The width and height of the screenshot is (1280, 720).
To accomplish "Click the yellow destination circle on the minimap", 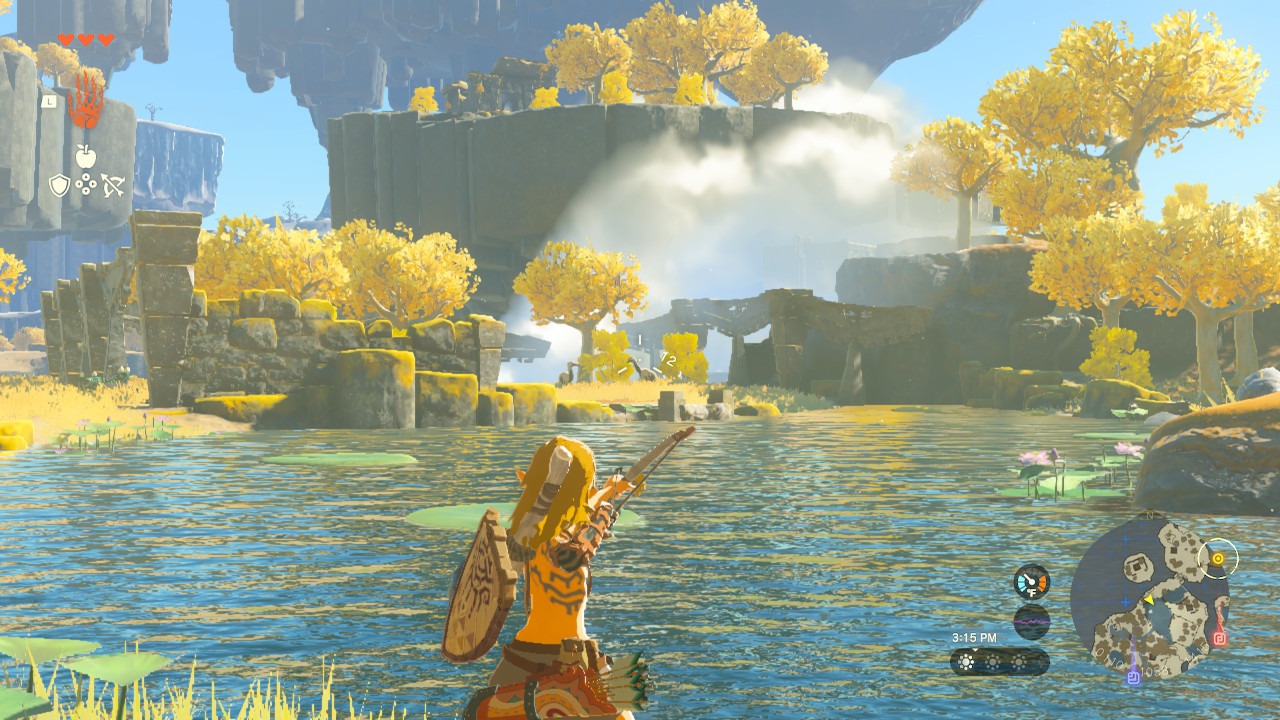I will (x=1218, y=559).
